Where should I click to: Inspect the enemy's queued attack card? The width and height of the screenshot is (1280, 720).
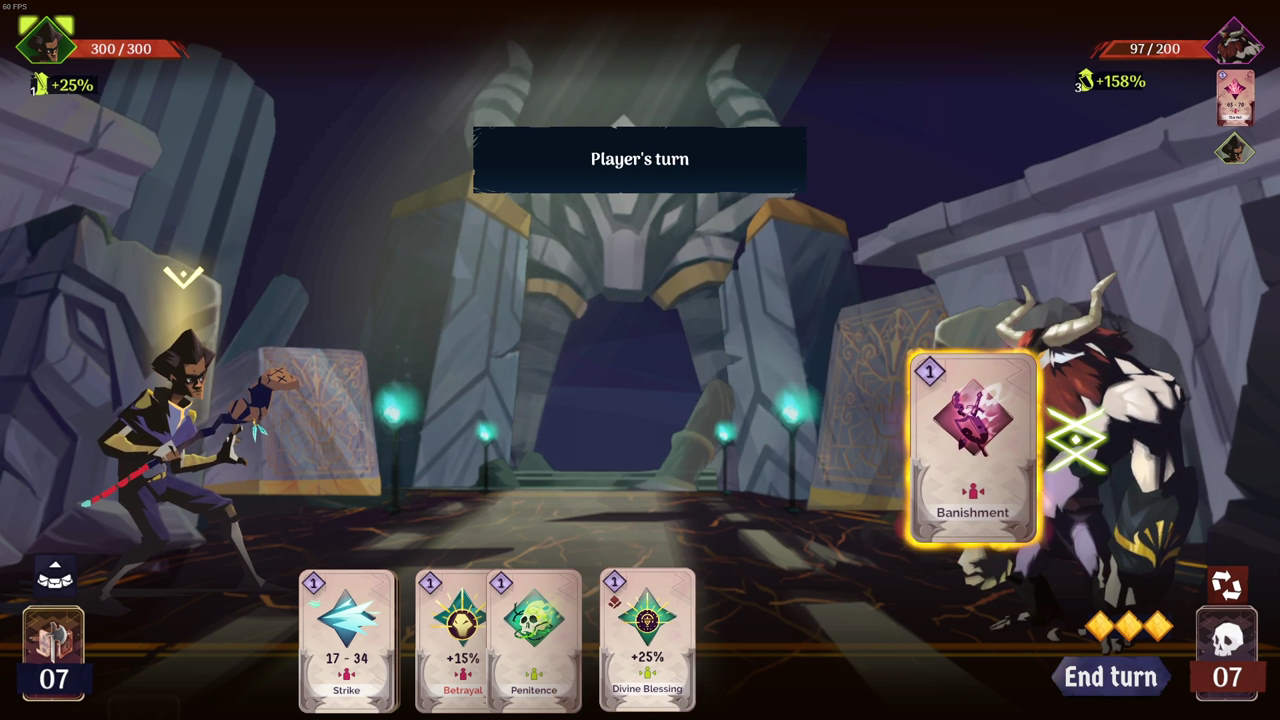click(x=1235, y=98)
